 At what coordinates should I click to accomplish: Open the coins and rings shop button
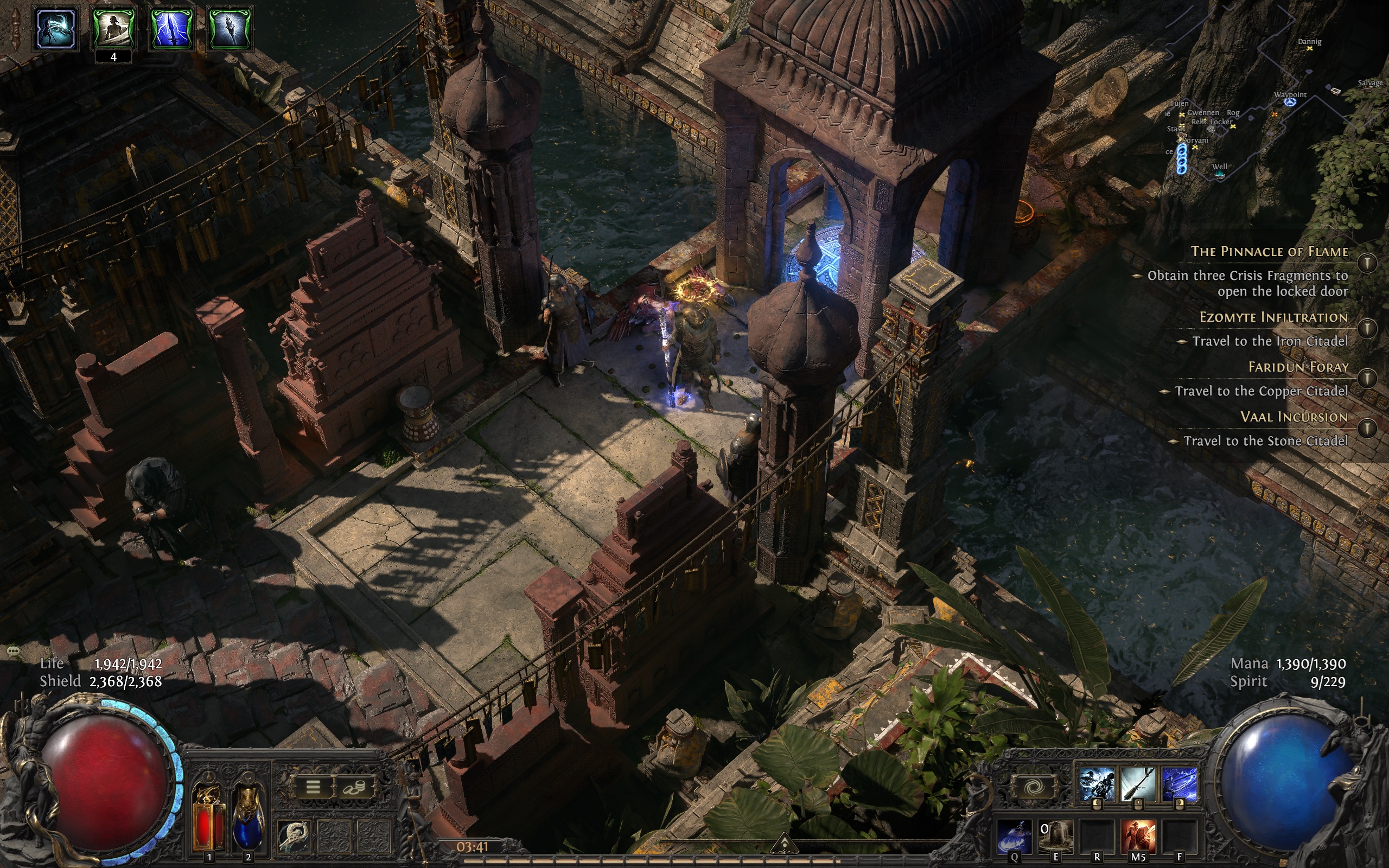pos(356,788)
